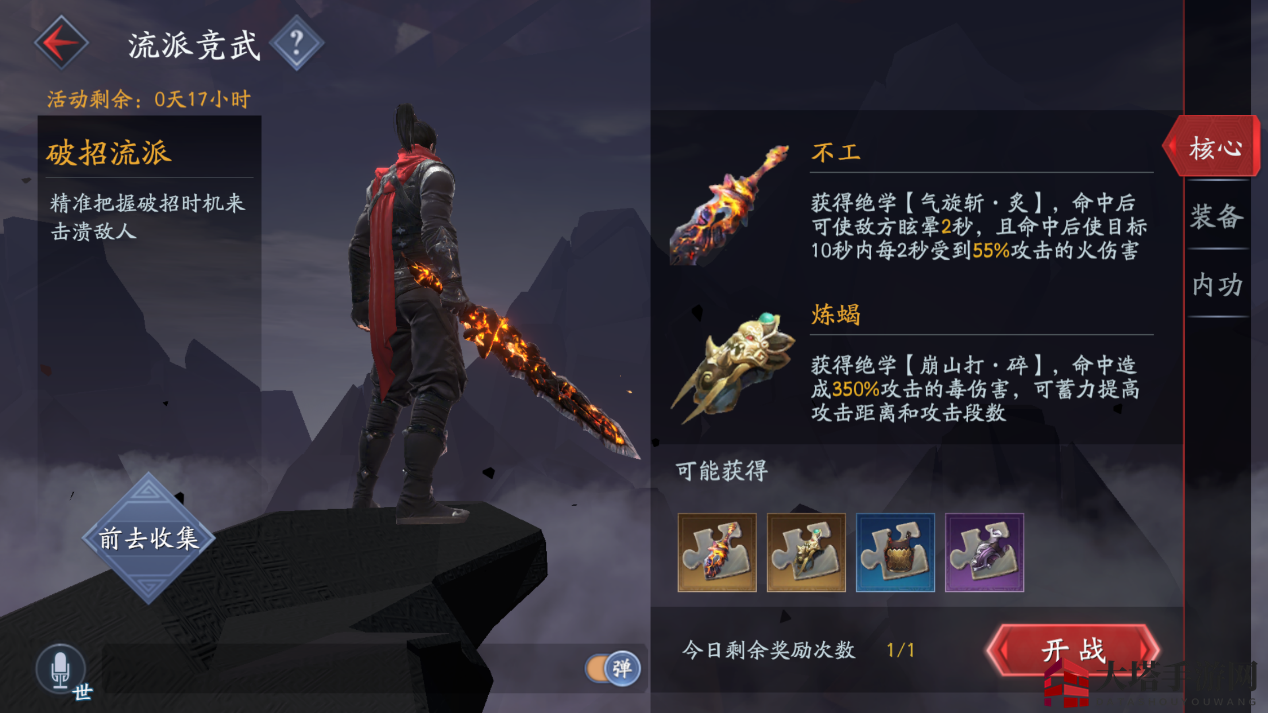Toggle the 弹 bullet comment switch
The height and width of the screenshot is (713, 1268).
click(612, 668)
